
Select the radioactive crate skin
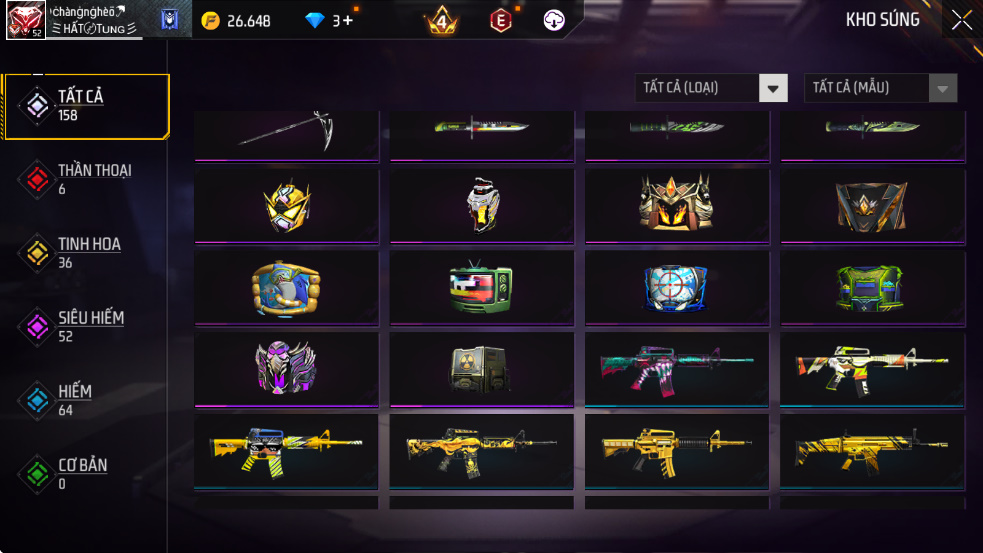481,369
